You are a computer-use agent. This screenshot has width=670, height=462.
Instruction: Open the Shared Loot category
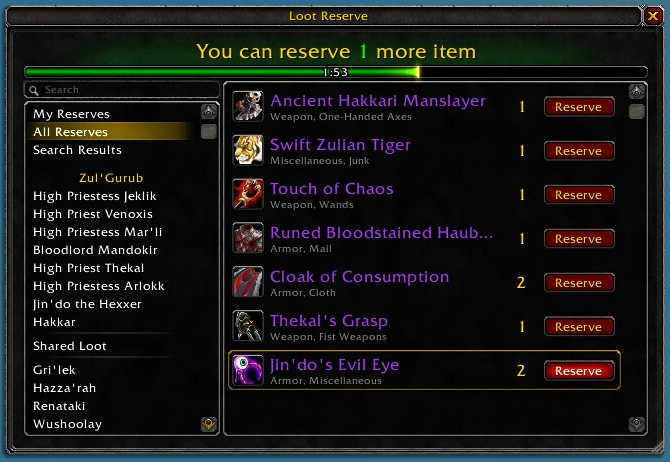(69, 346)
